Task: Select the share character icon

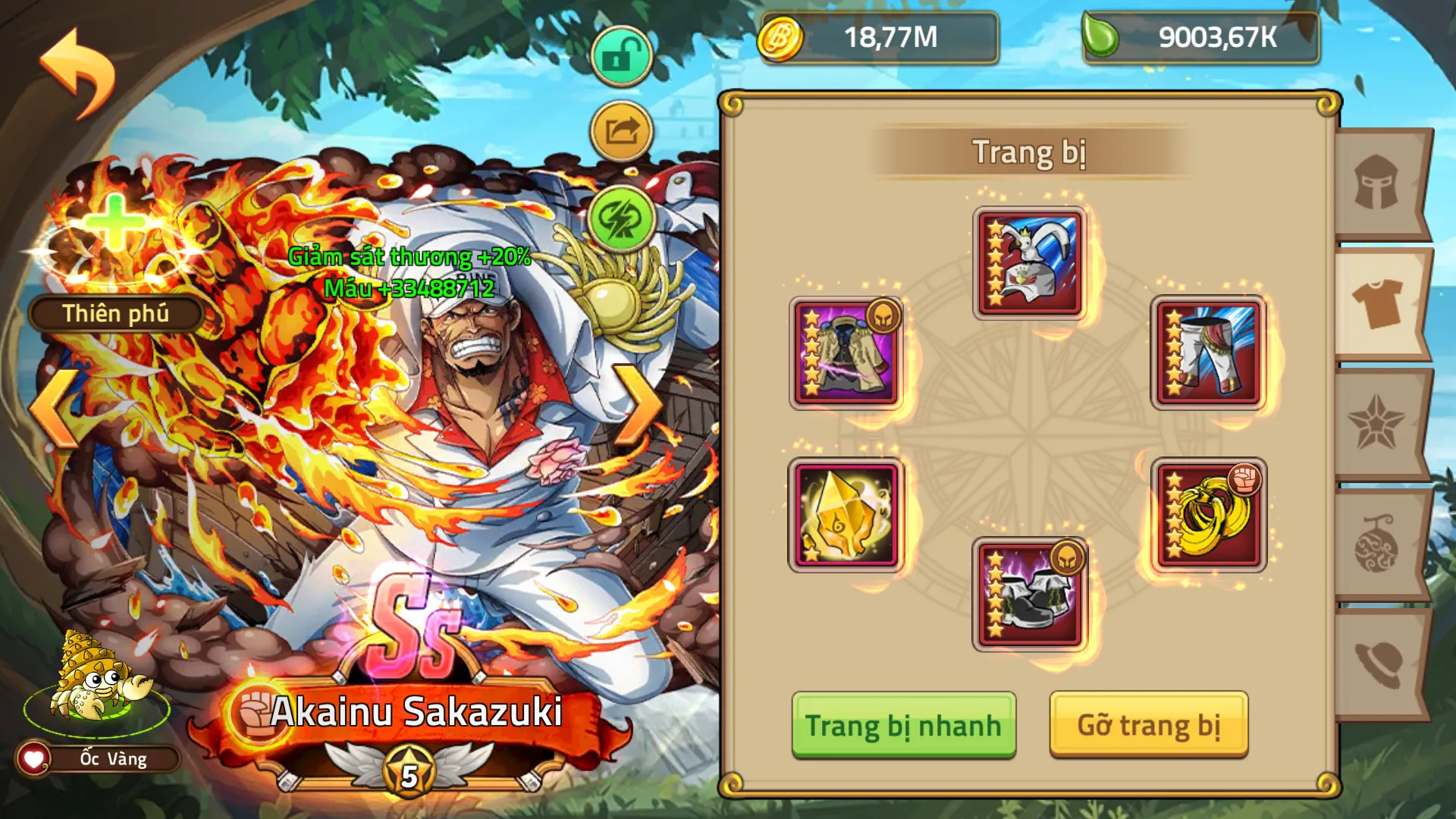Action: click(620, 130)
